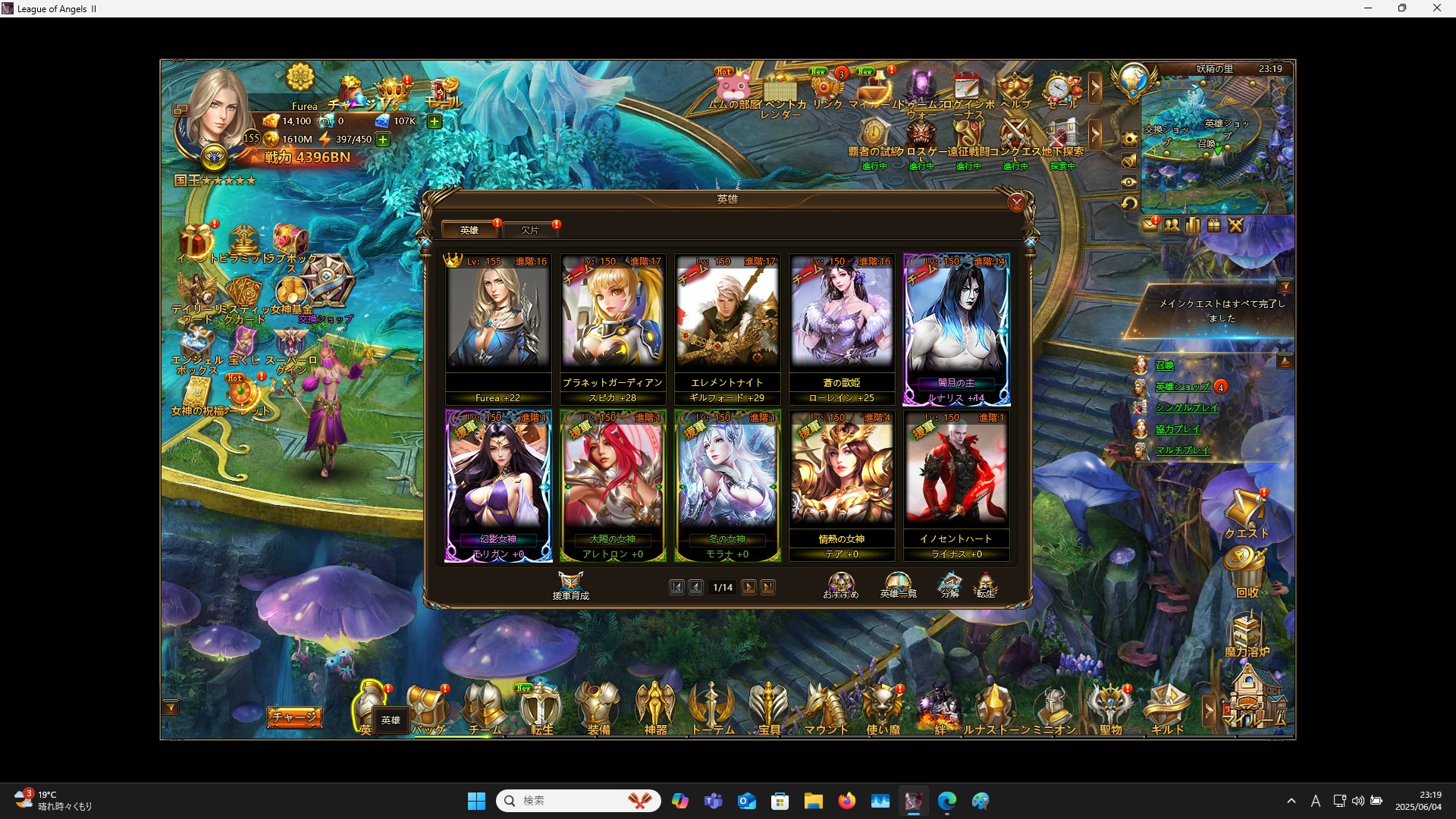This screenshot has width=1456, height=819.
Task: Select the 英雄 hero tab
Action: click(469, 229)
